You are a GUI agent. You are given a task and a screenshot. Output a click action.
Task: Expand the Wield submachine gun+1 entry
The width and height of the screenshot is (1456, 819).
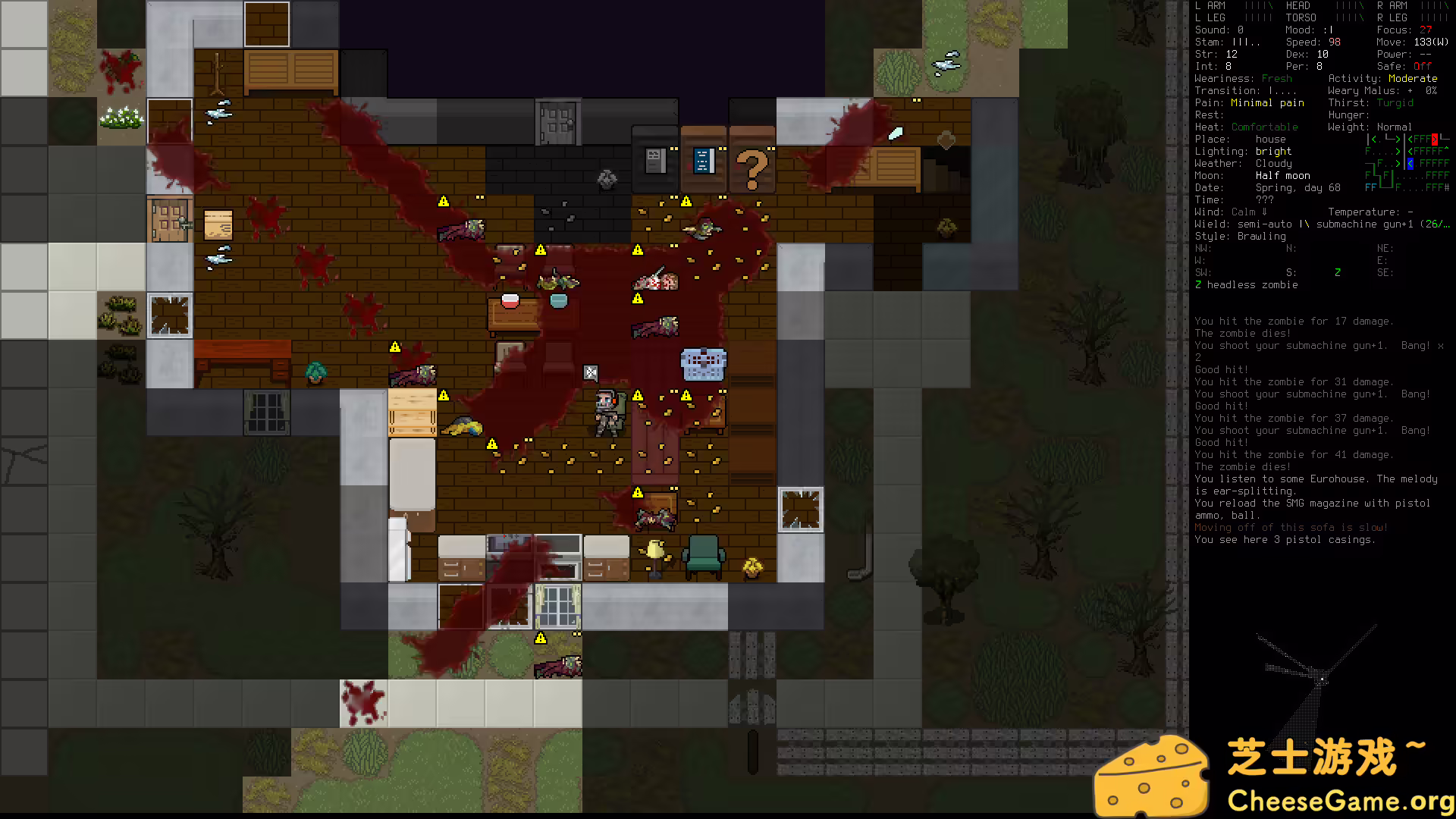tap(1319, 224)
